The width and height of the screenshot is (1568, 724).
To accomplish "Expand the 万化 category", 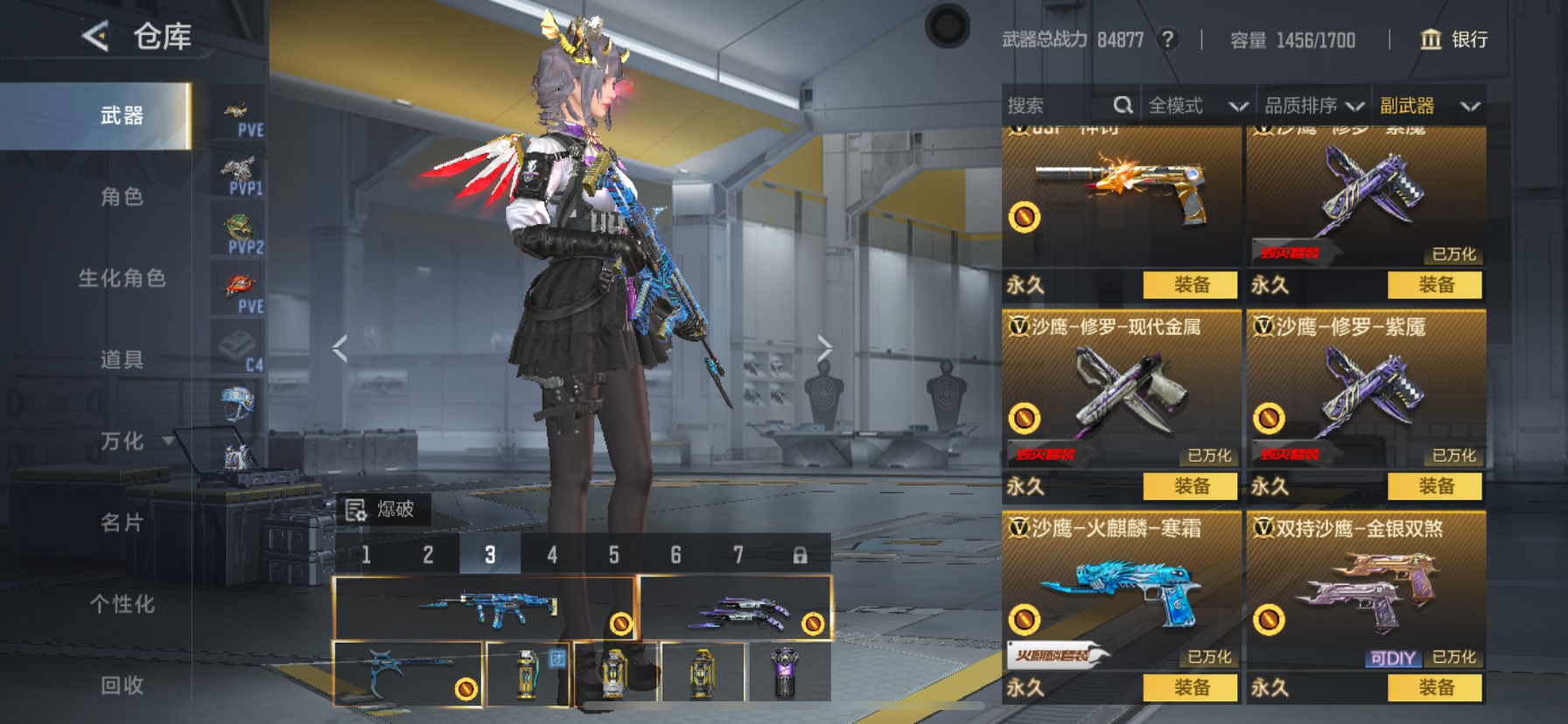I will pyautogui.click(x=122, y=441).
